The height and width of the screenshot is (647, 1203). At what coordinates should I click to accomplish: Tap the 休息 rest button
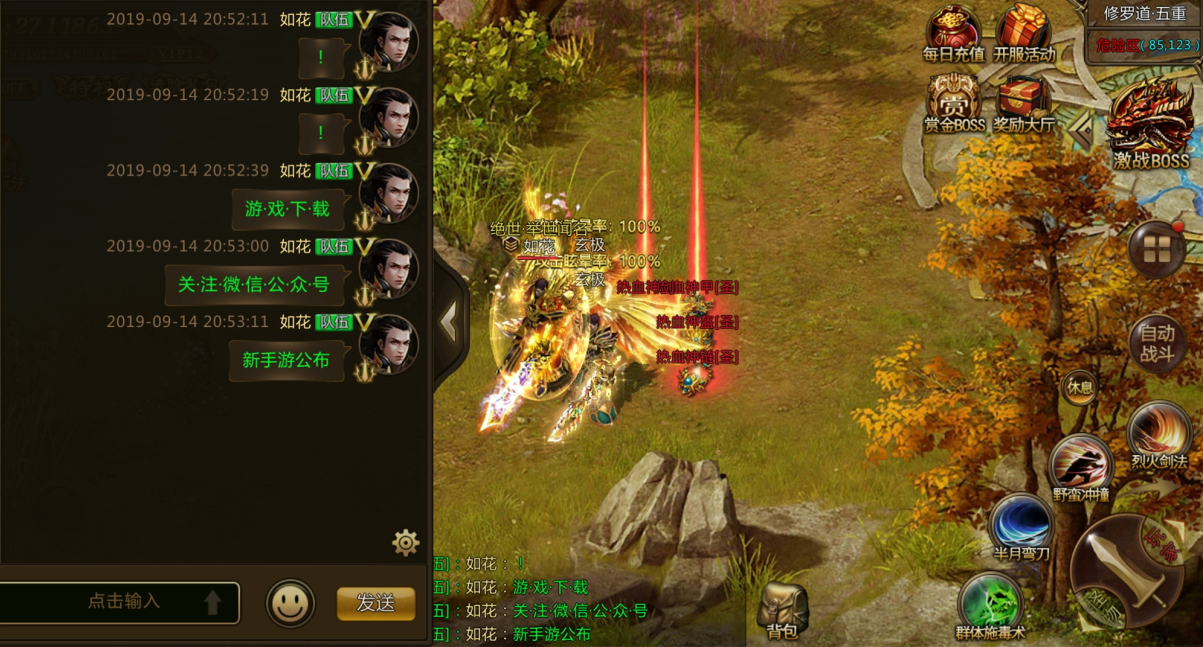[x=1080, y=387]
